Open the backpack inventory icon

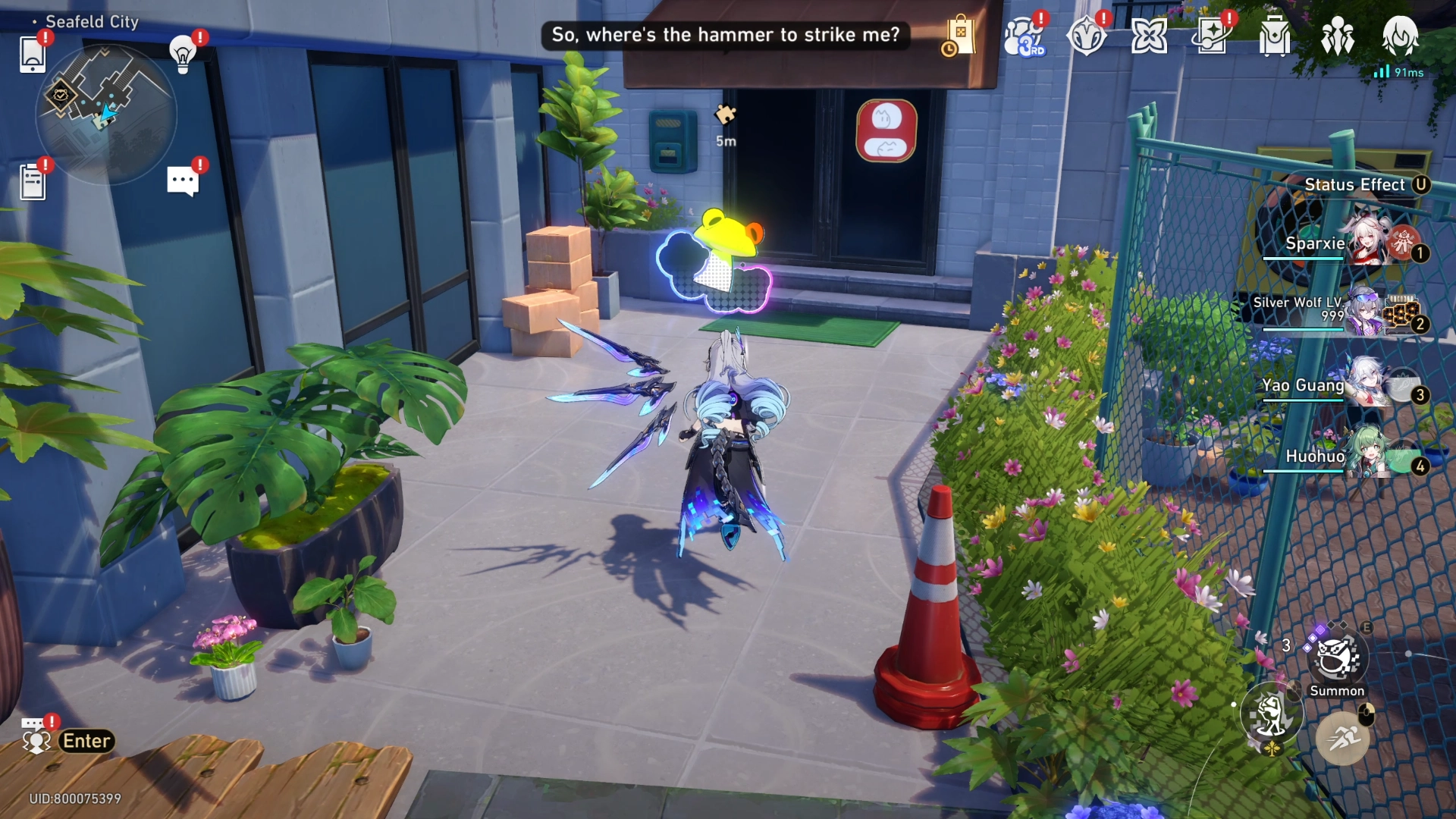[x=1274, y=36]
